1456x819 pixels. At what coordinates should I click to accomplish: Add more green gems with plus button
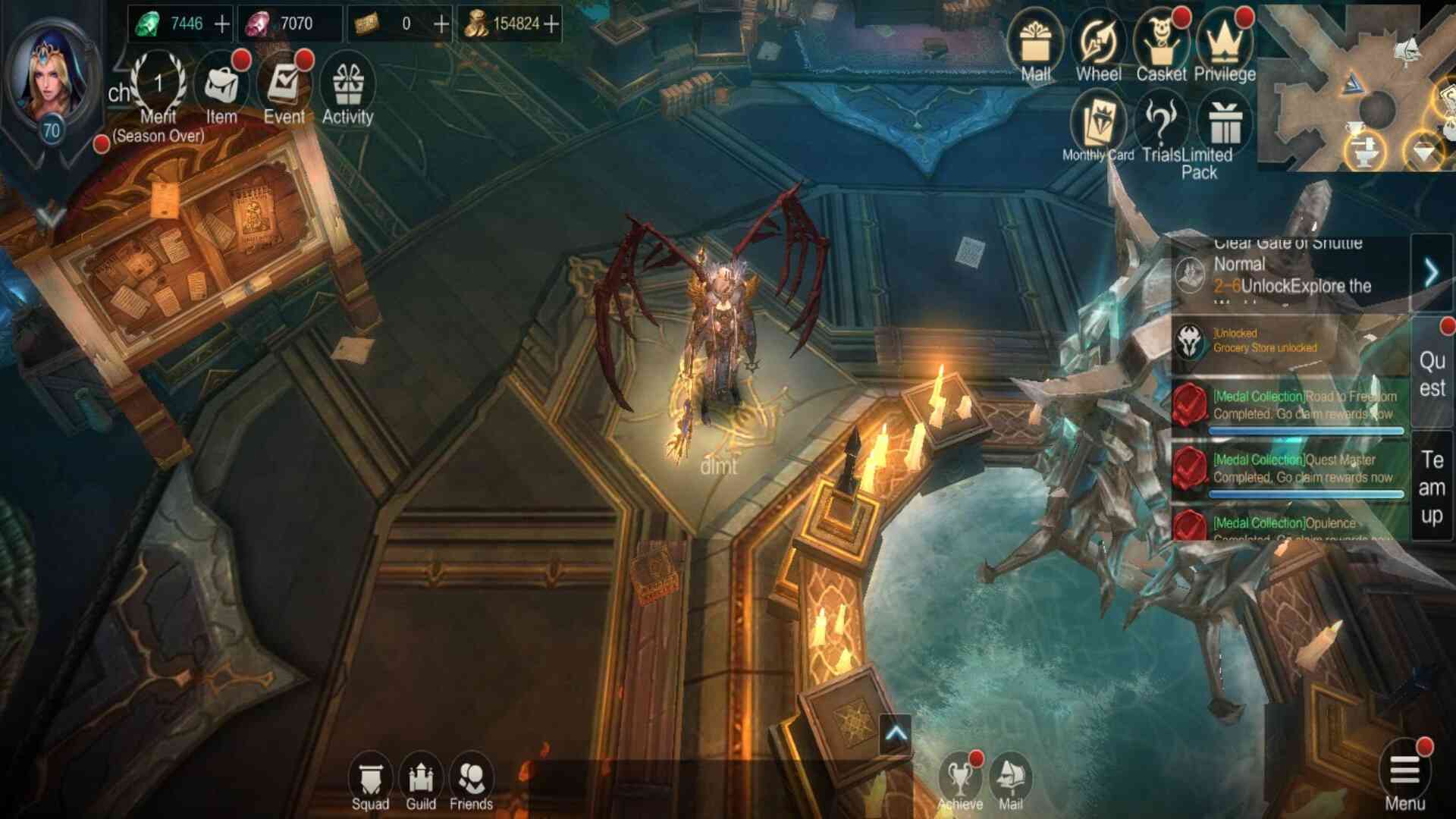pos(222,24)
